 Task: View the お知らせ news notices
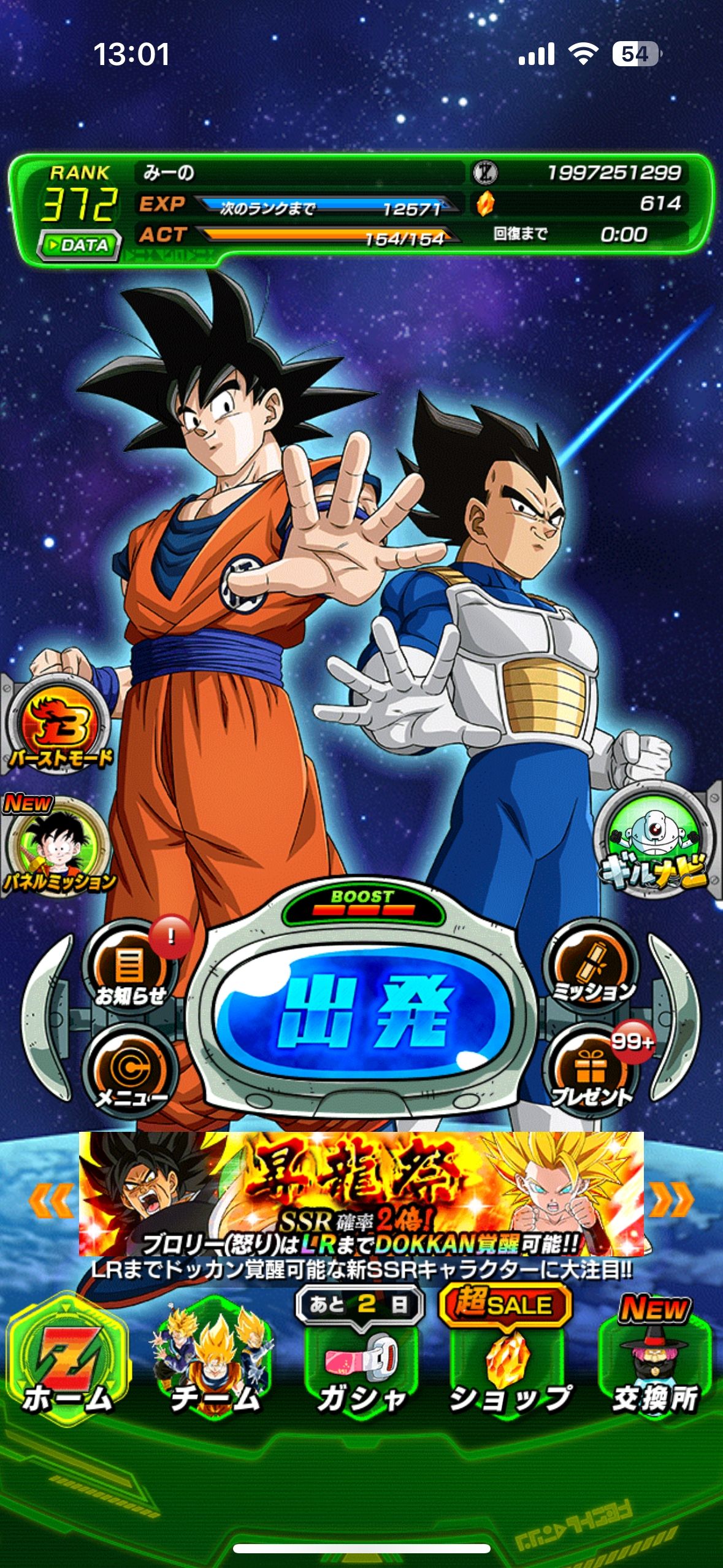130,969
